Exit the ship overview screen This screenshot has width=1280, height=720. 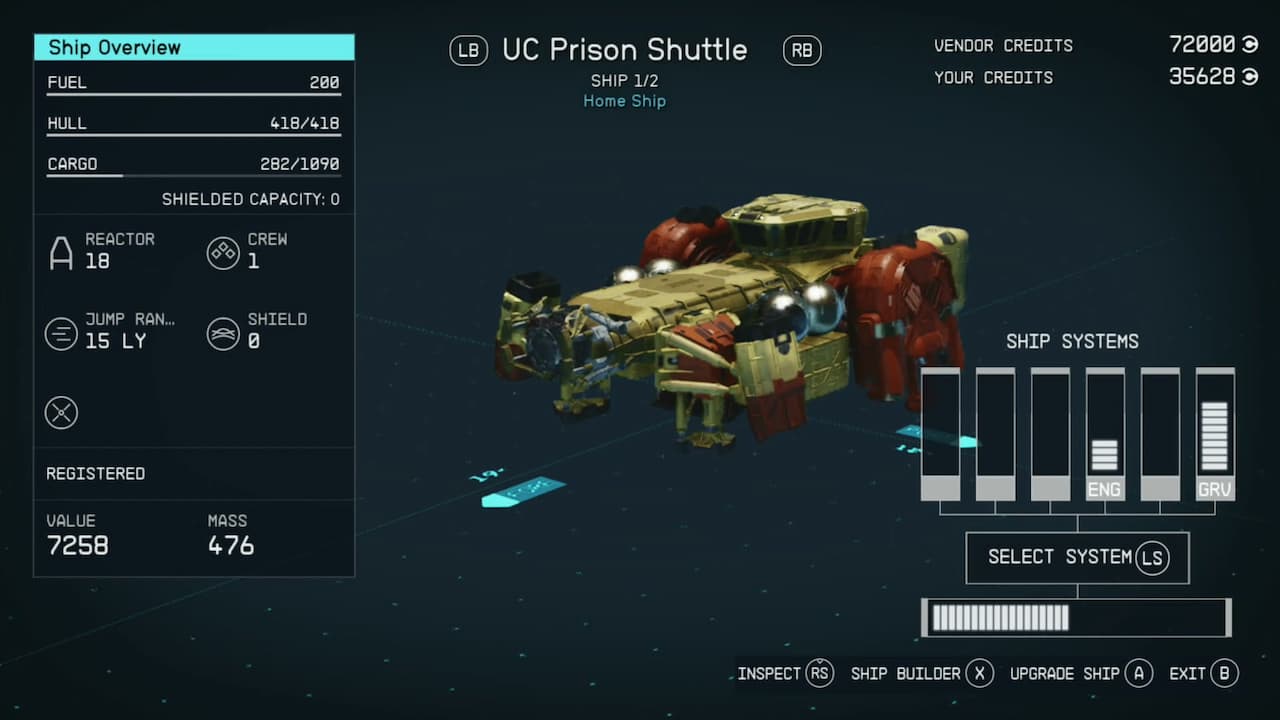pos(1204,673)
